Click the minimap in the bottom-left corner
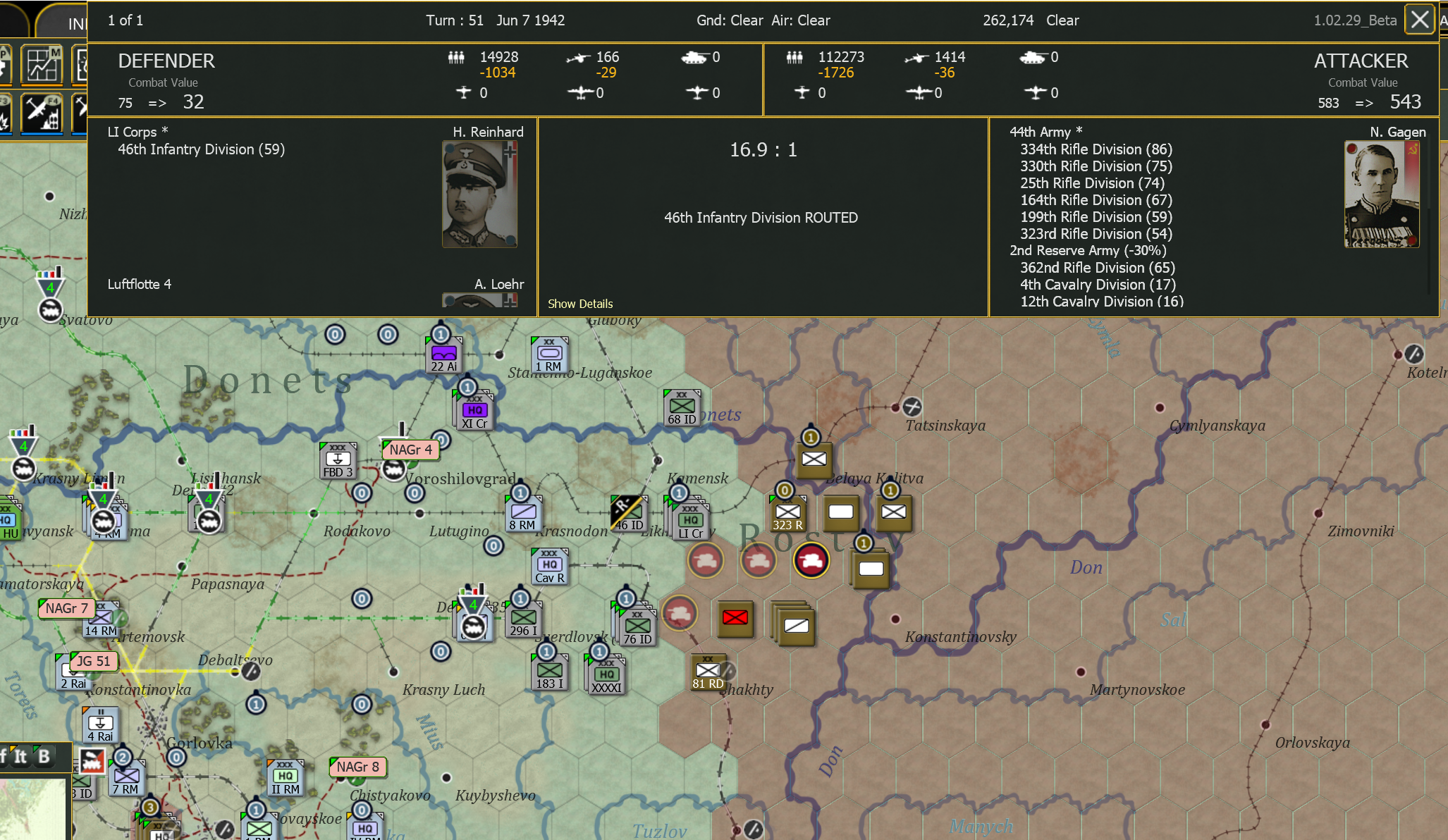The image size is (1448, 840). coord(32,810)
